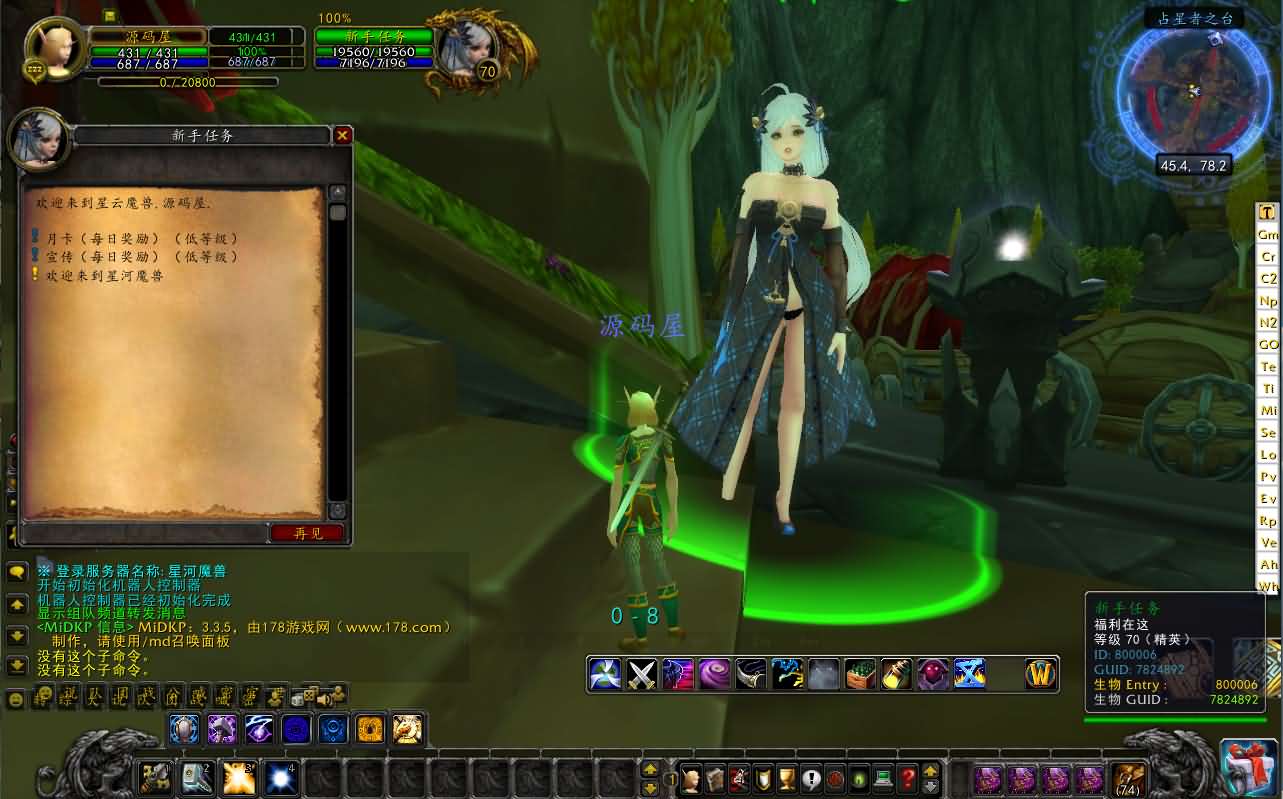
Task: Use the hammer ability in slot 1
Action: [x=155, y=777]
